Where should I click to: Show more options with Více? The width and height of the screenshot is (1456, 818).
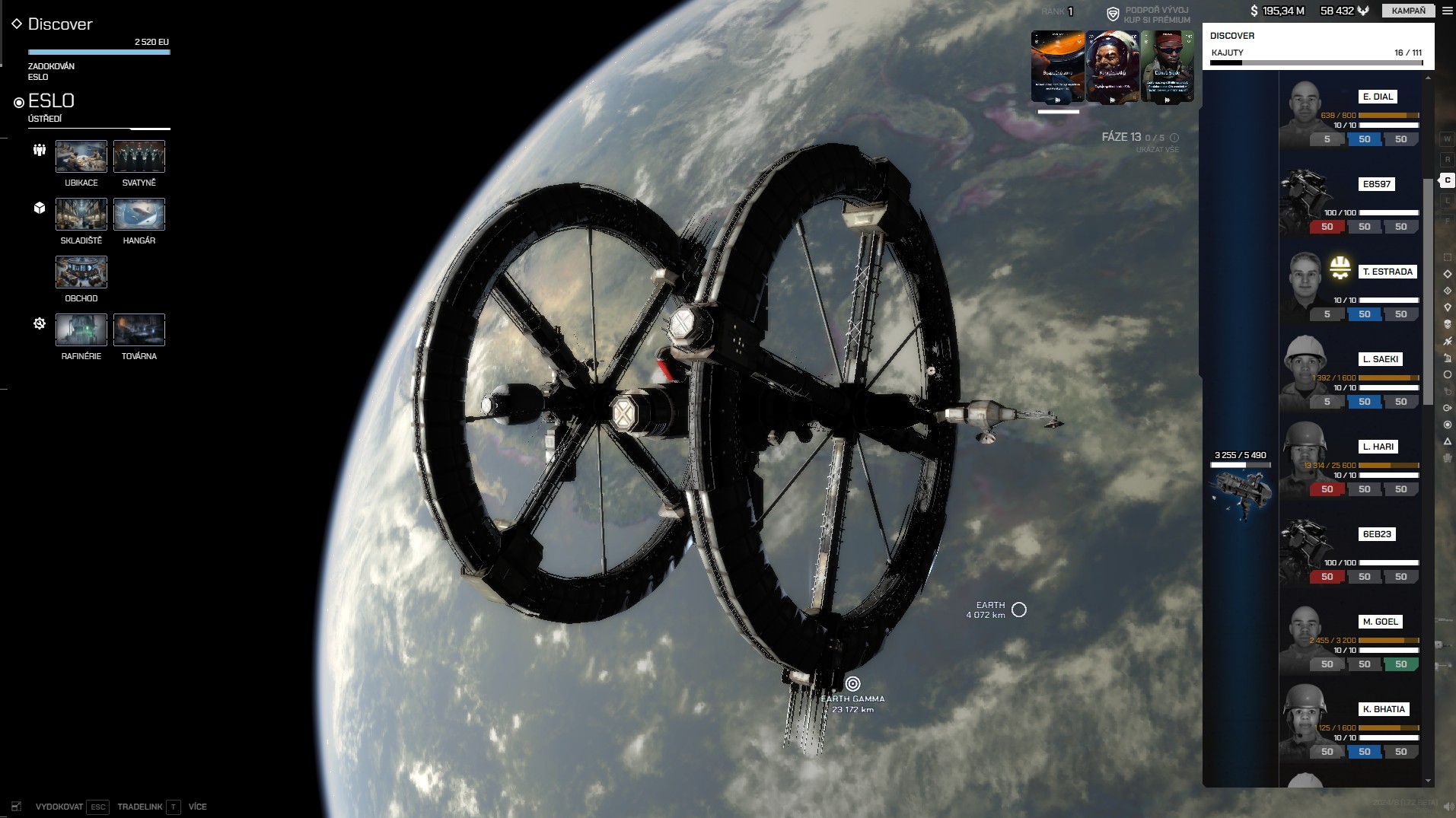[x=198, y=807]
